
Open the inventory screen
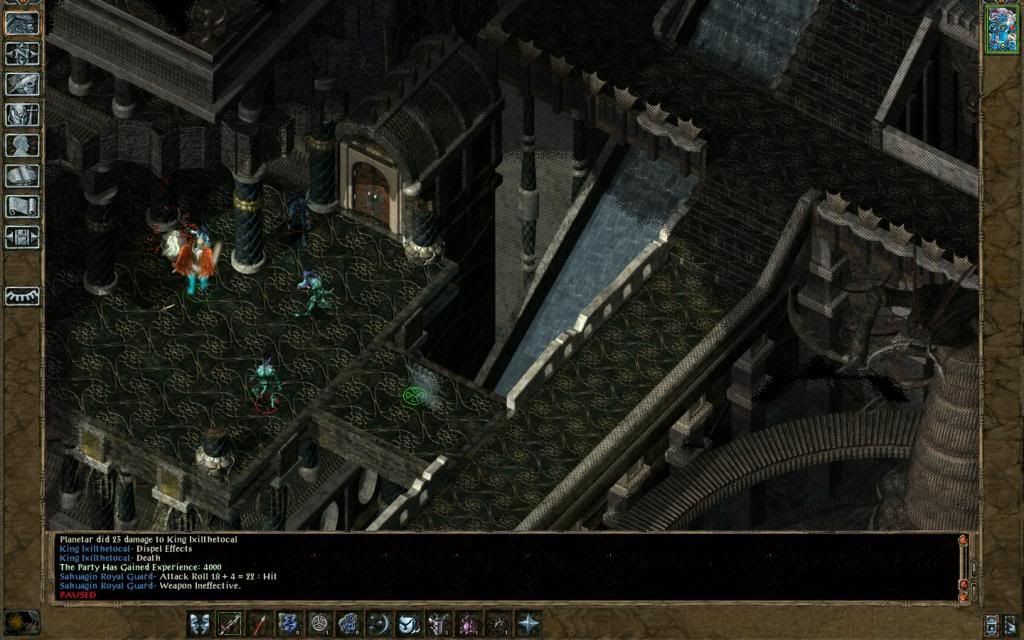(x=22, y=115)
